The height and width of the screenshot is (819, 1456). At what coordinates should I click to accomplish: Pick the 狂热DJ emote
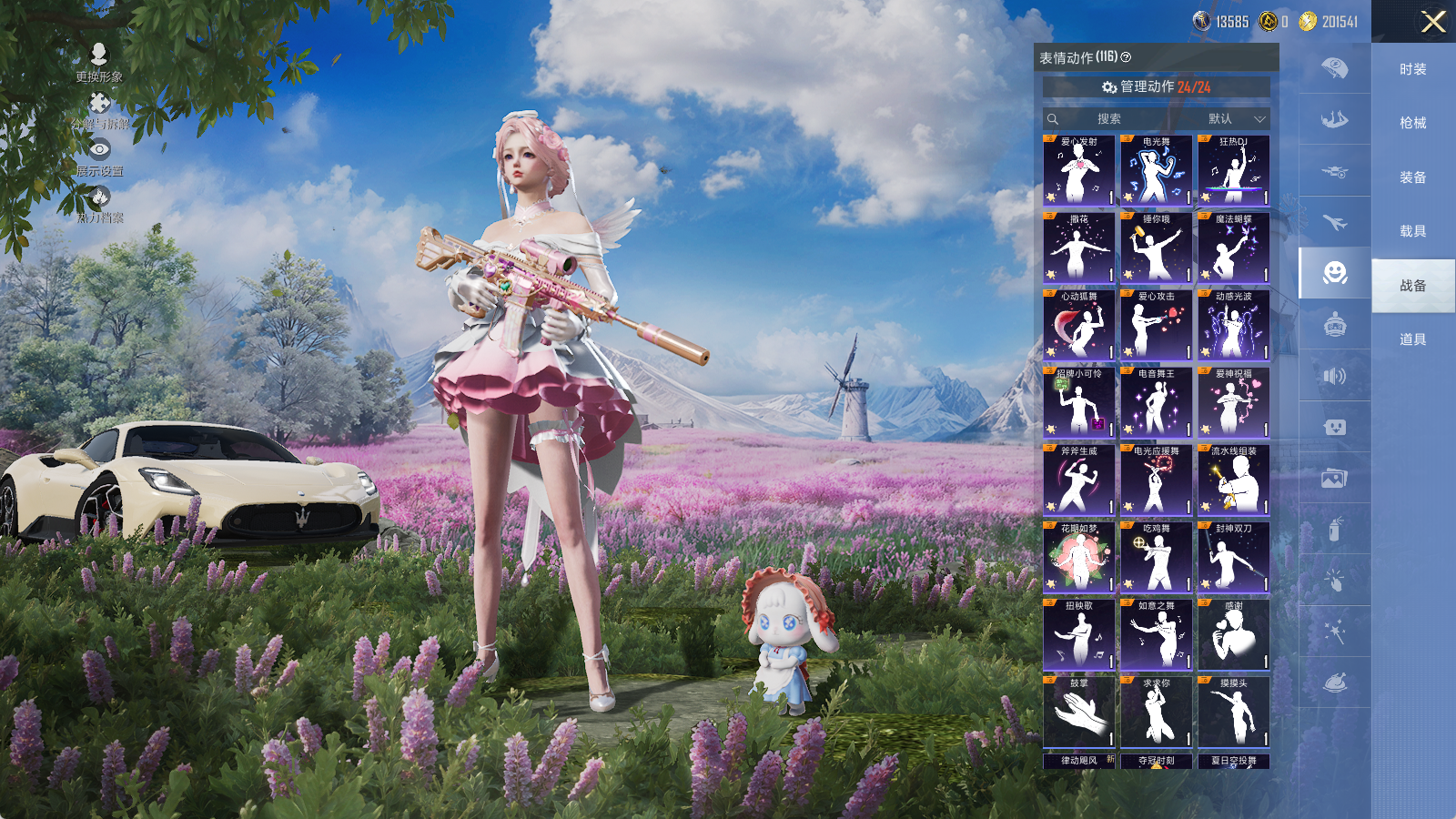pyautogui.click(x=1233, y=171)
